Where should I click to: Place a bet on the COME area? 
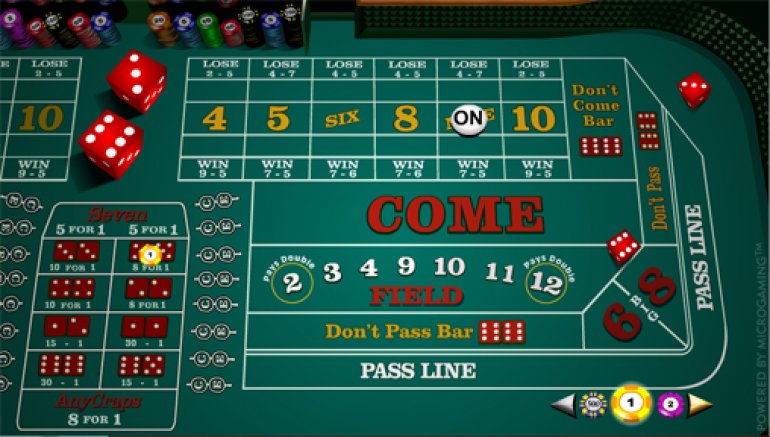pos(455,214)
